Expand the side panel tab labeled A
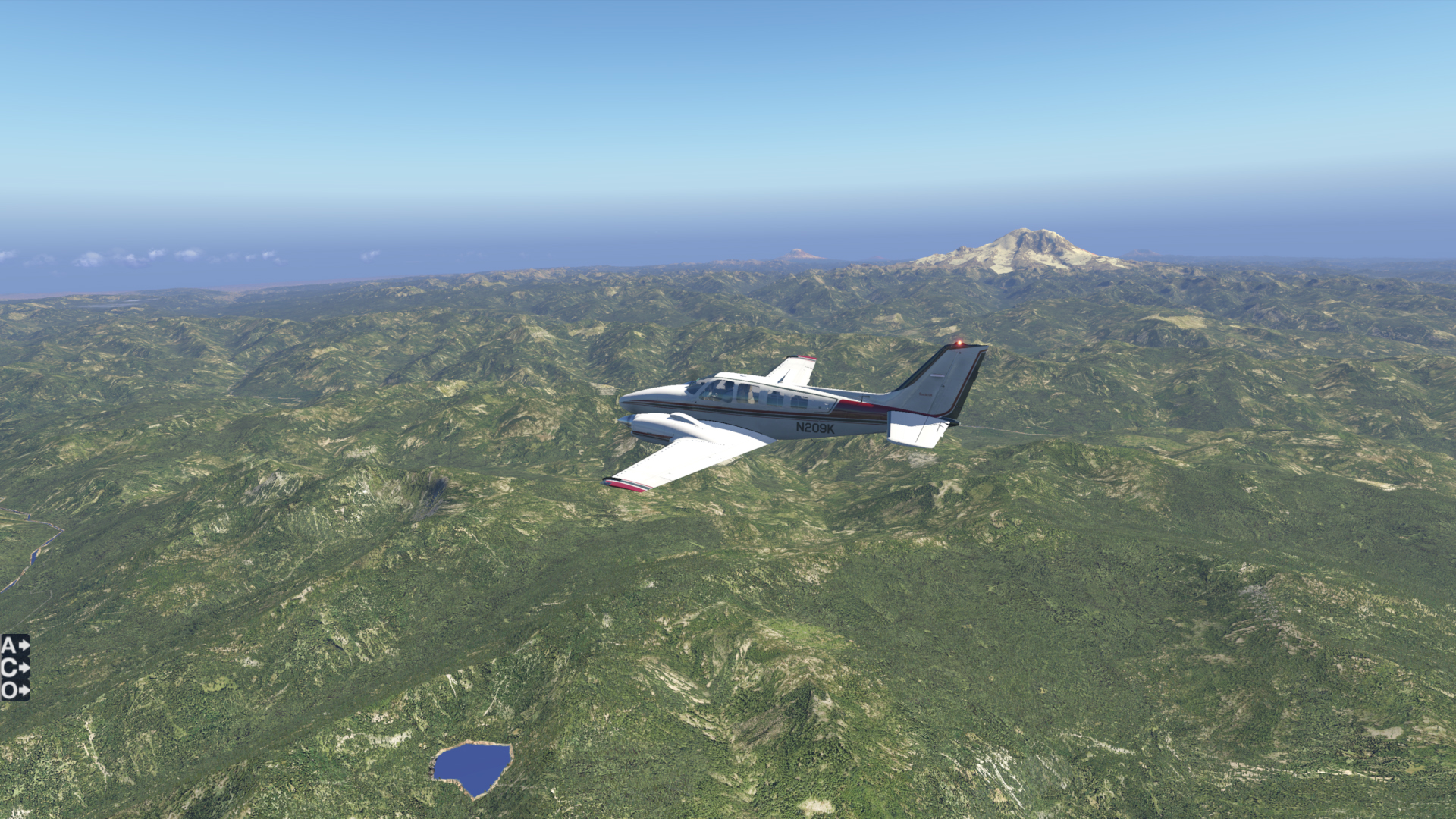Screen dimensions: 1456x819 pyautogui.click(x=14, y=645)
